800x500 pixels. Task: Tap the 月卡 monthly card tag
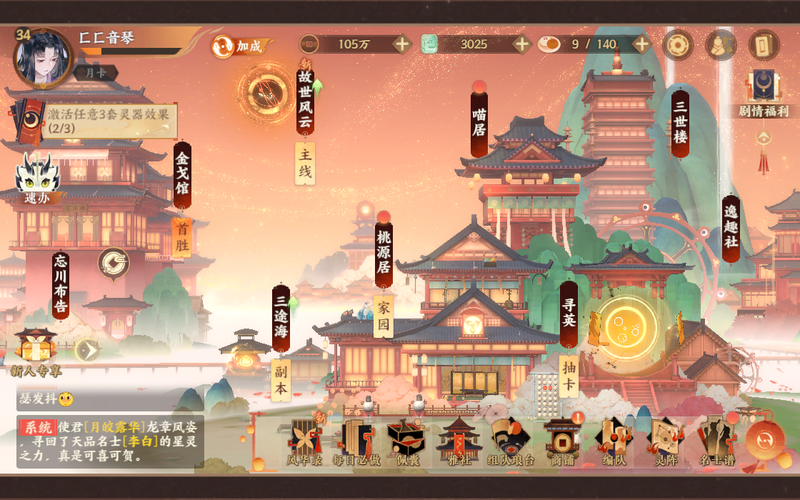[x=95, y=73]
